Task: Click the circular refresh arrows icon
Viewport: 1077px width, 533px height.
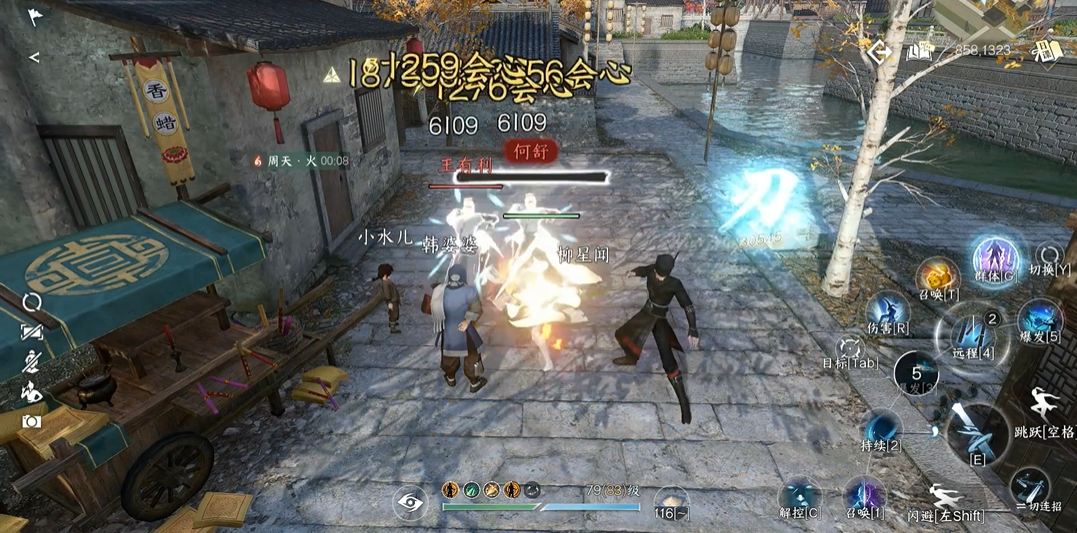Action: tap(33, 301)
